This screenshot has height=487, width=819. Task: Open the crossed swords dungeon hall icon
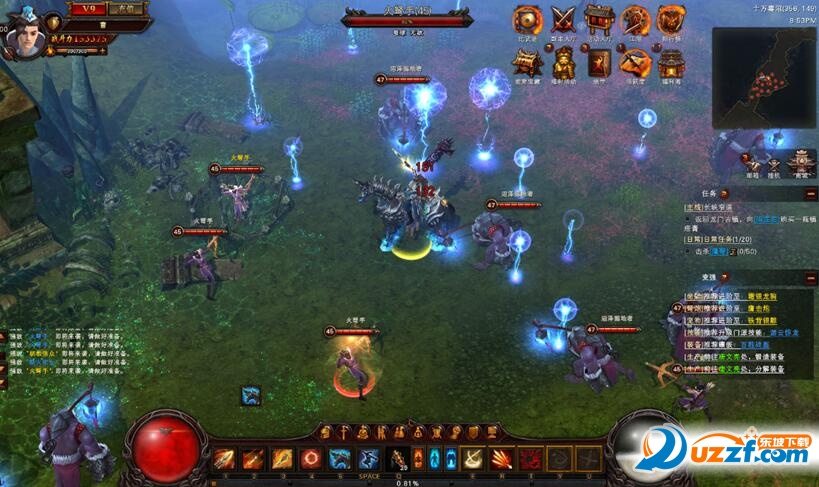(x=563, y=20)
